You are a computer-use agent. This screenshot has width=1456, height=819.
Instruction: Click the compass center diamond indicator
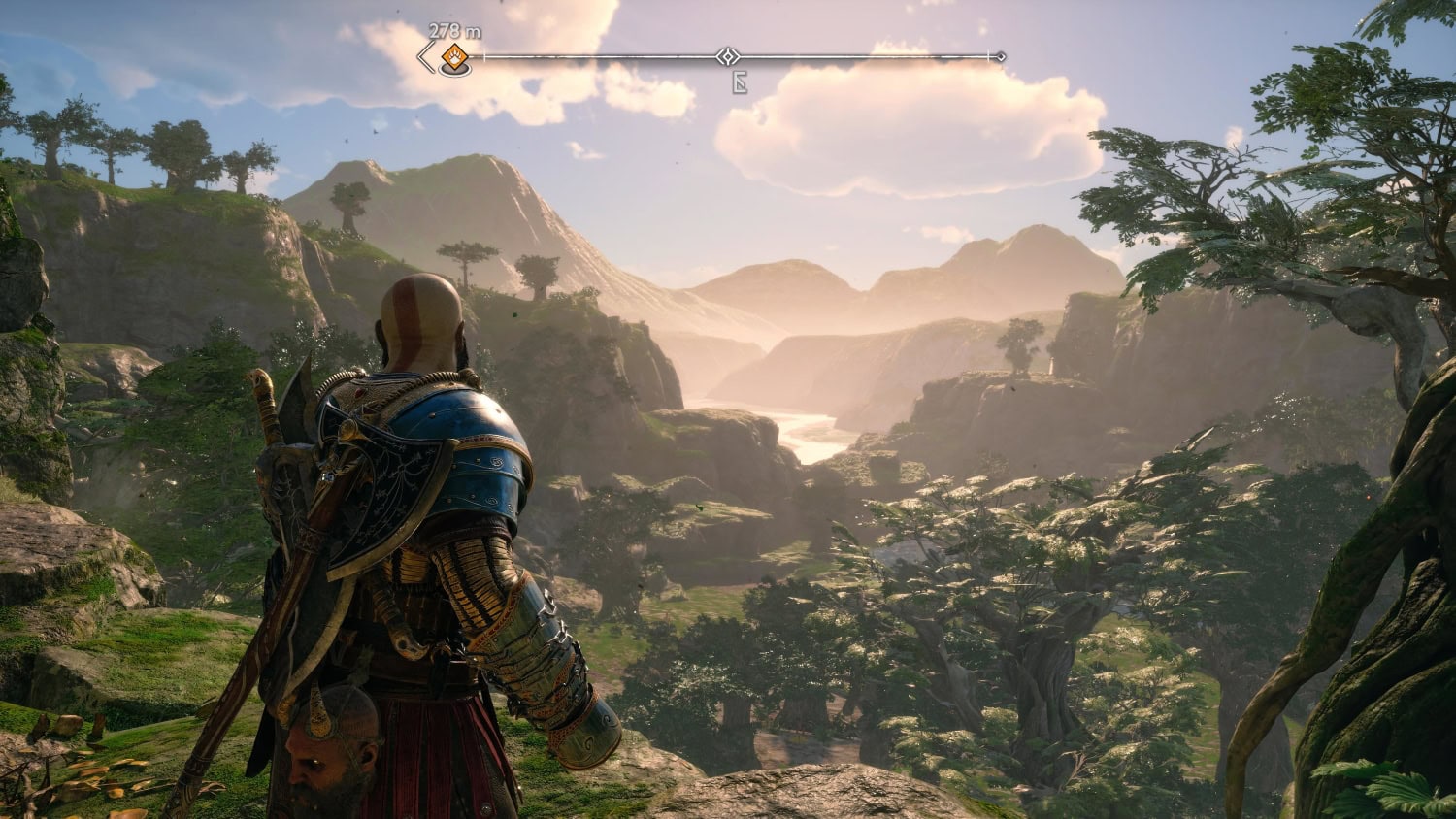(728, 57)
